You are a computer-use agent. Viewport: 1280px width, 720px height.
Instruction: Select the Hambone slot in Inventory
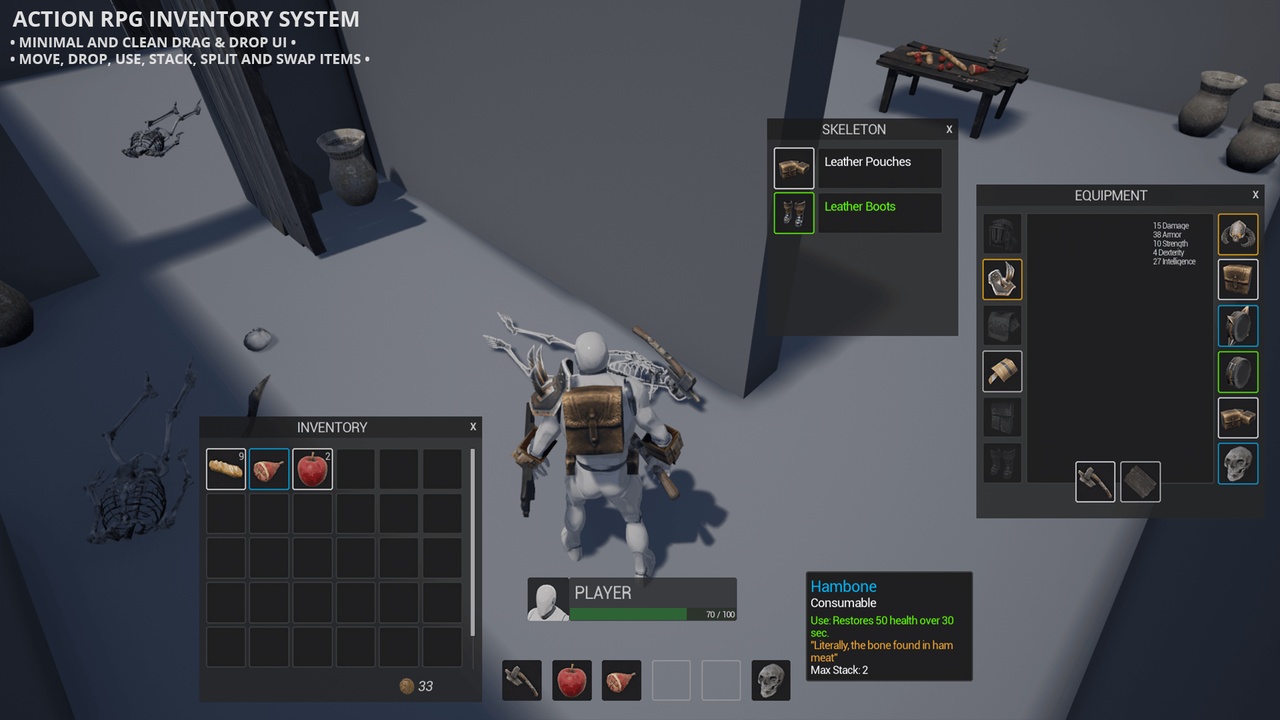coord(269,469)
